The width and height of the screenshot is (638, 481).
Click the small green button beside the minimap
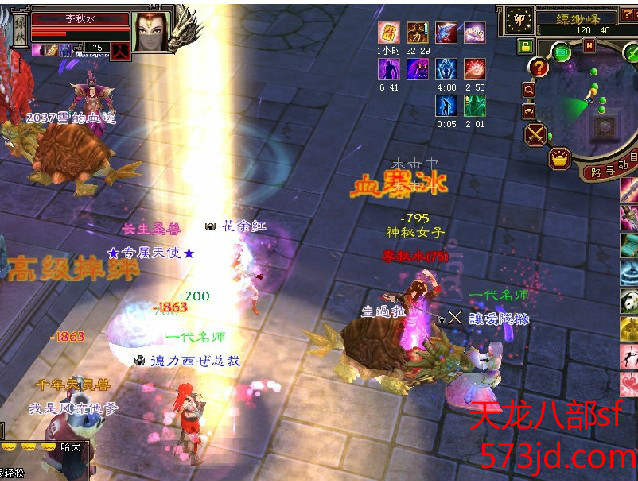(x=524, y=46)
